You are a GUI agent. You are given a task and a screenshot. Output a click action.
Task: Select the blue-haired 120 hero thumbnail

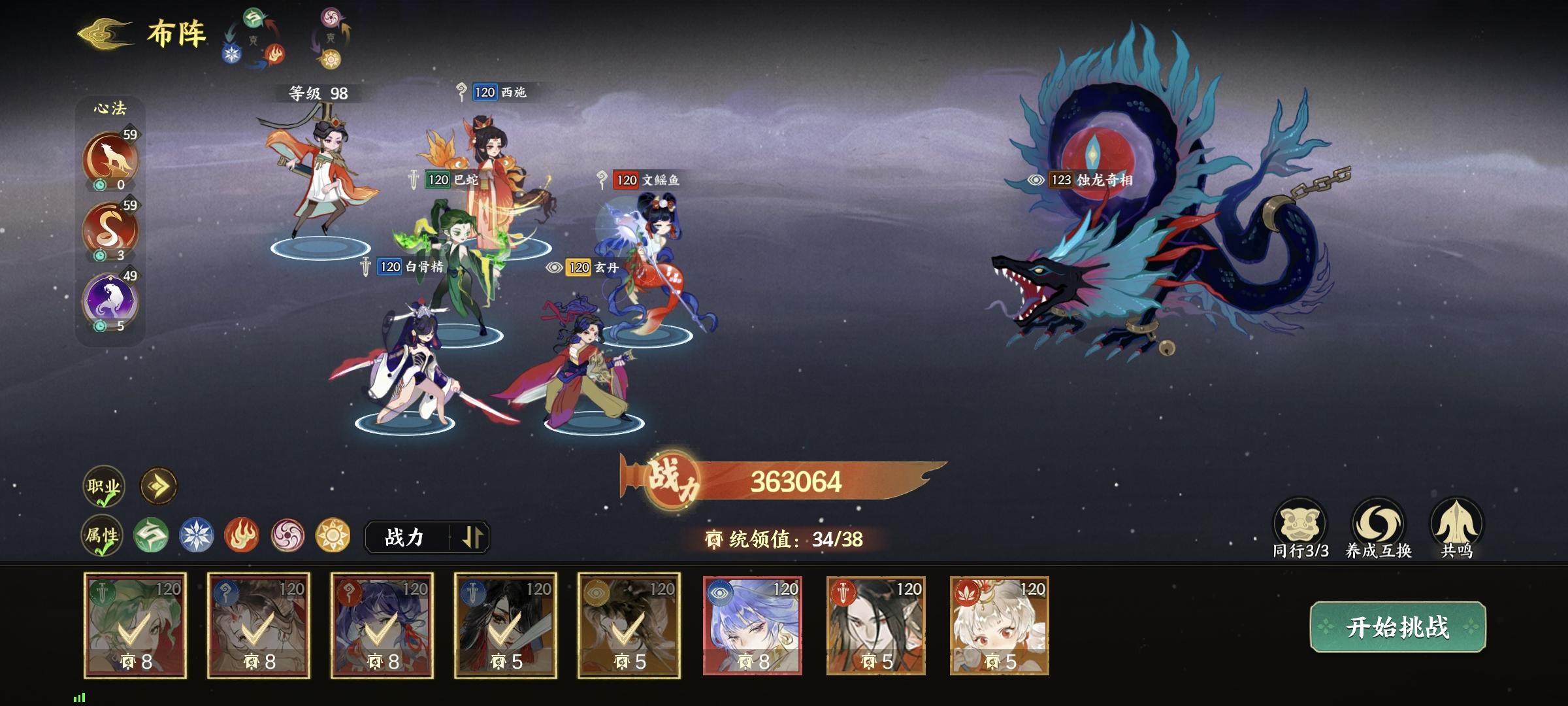(751, 624)
